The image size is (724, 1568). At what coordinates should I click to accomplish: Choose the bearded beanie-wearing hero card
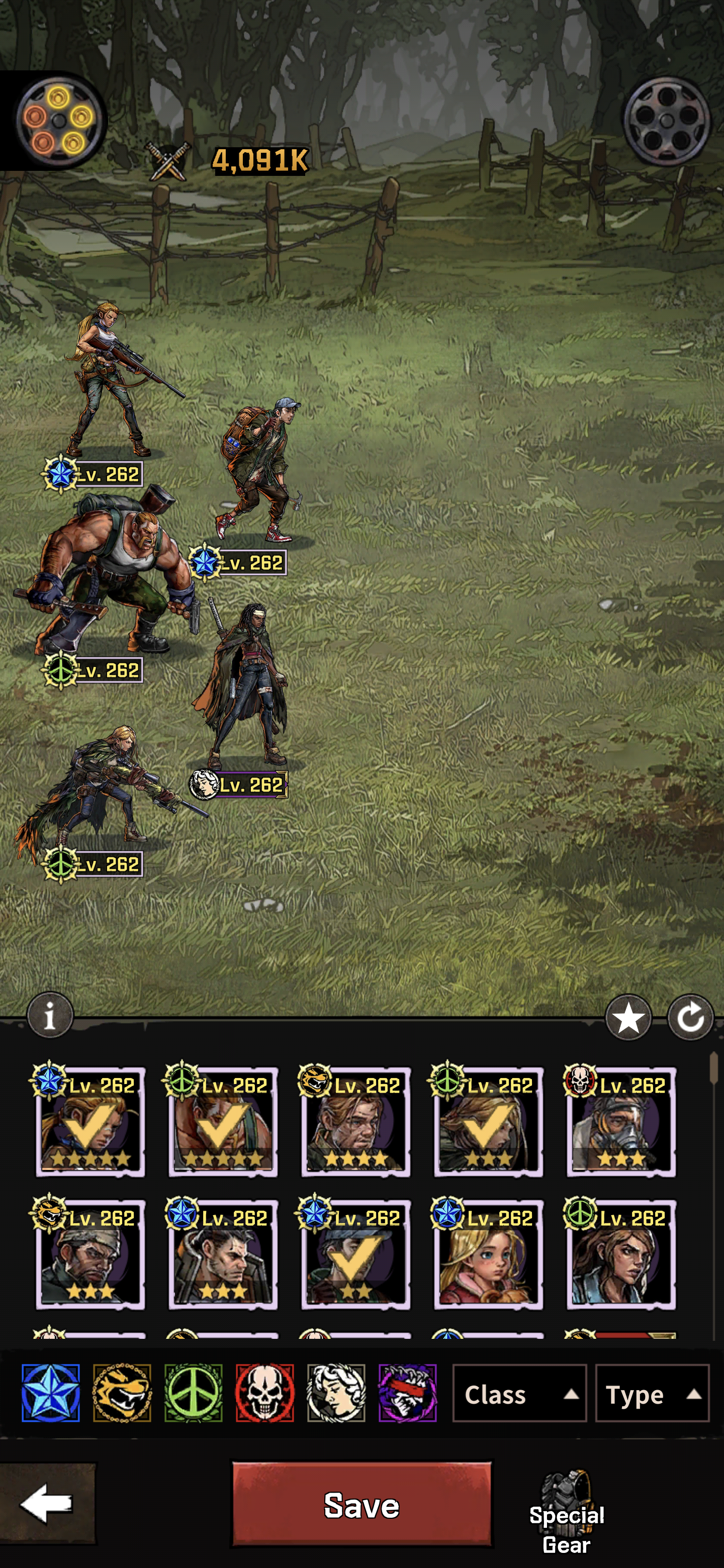[x=90, y=1255]
